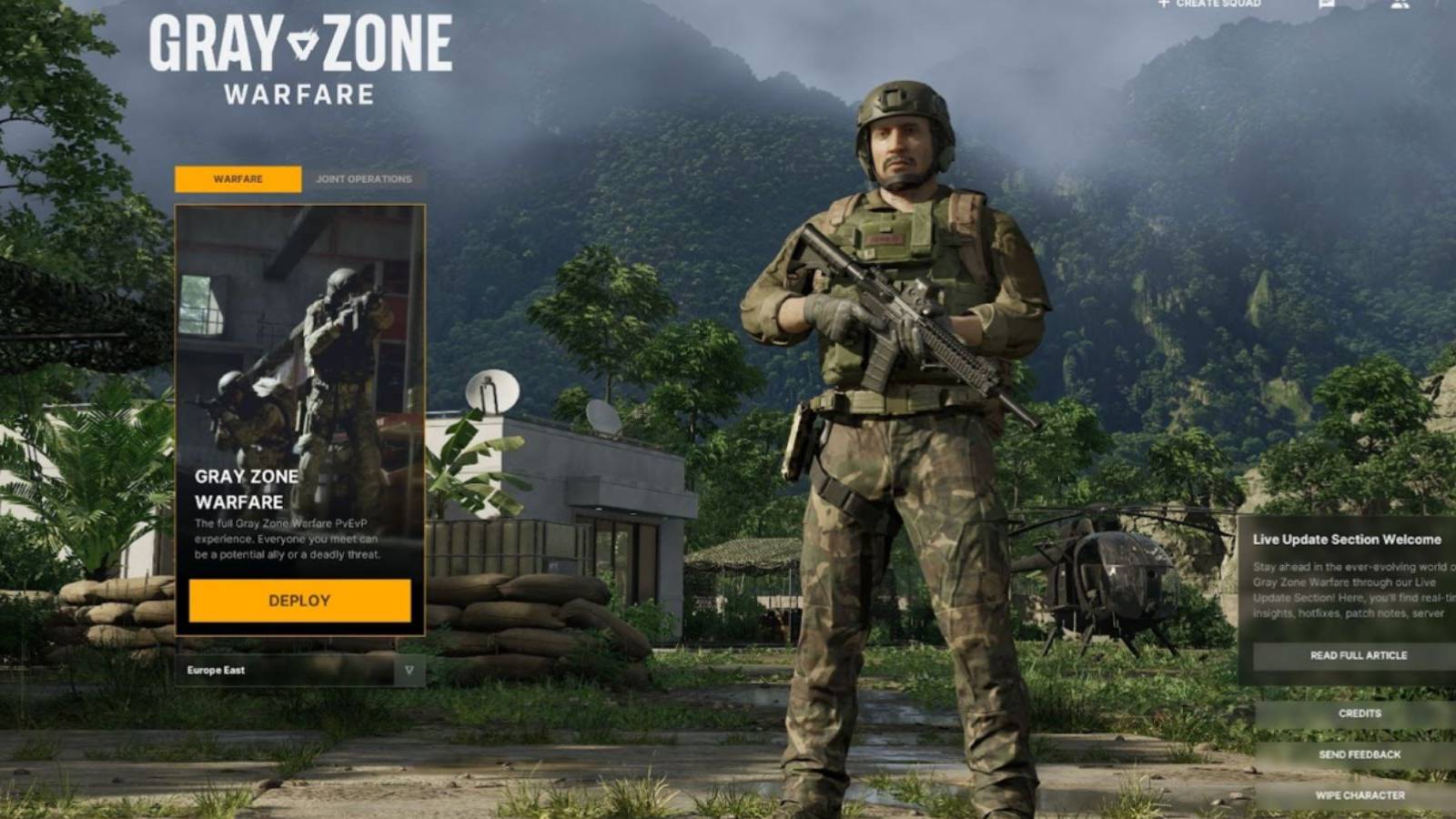Open the friends list icon top right

point(1401,5)
